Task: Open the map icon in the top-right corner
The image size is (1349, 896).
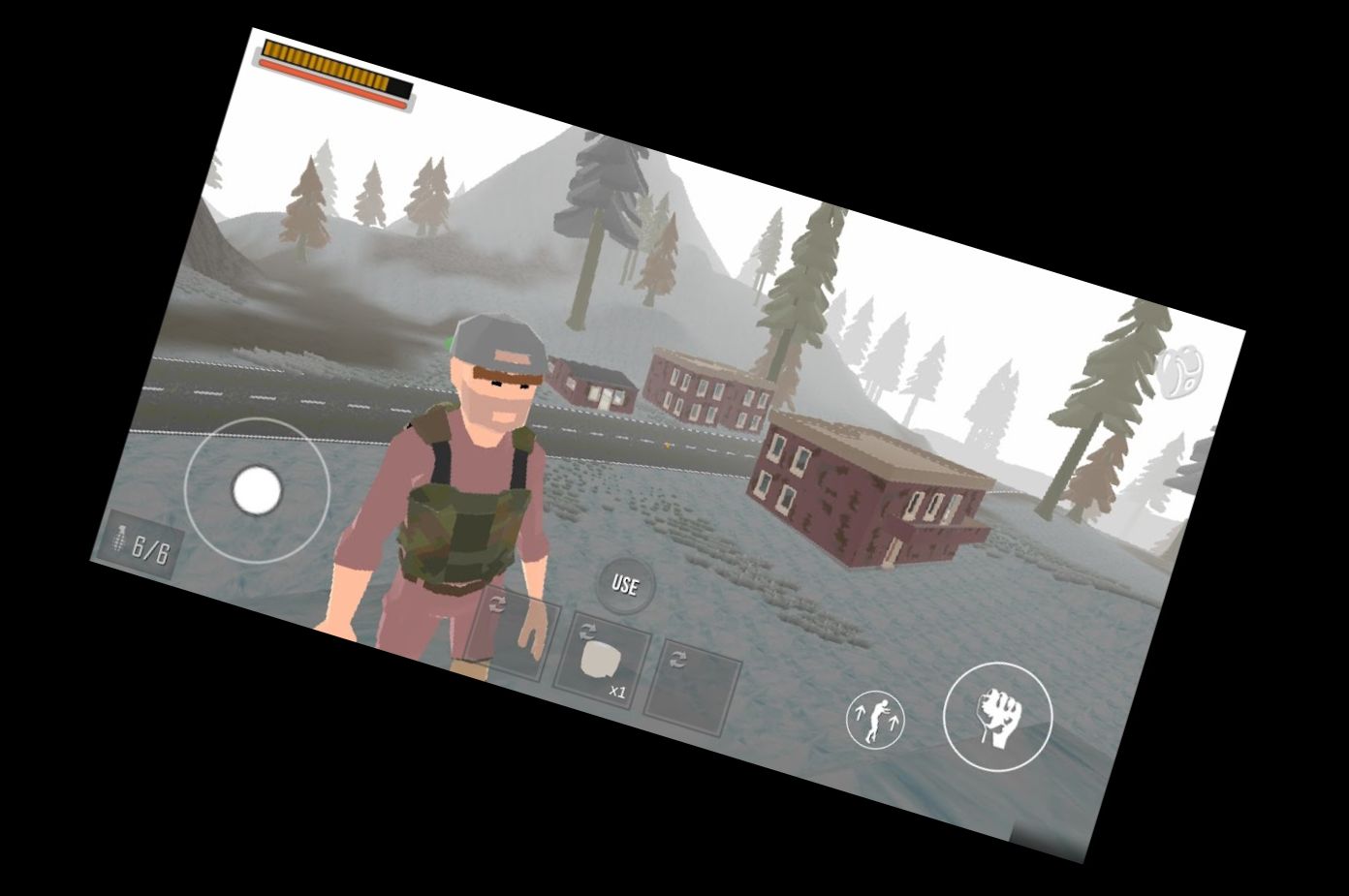Action: point(1181,373)
